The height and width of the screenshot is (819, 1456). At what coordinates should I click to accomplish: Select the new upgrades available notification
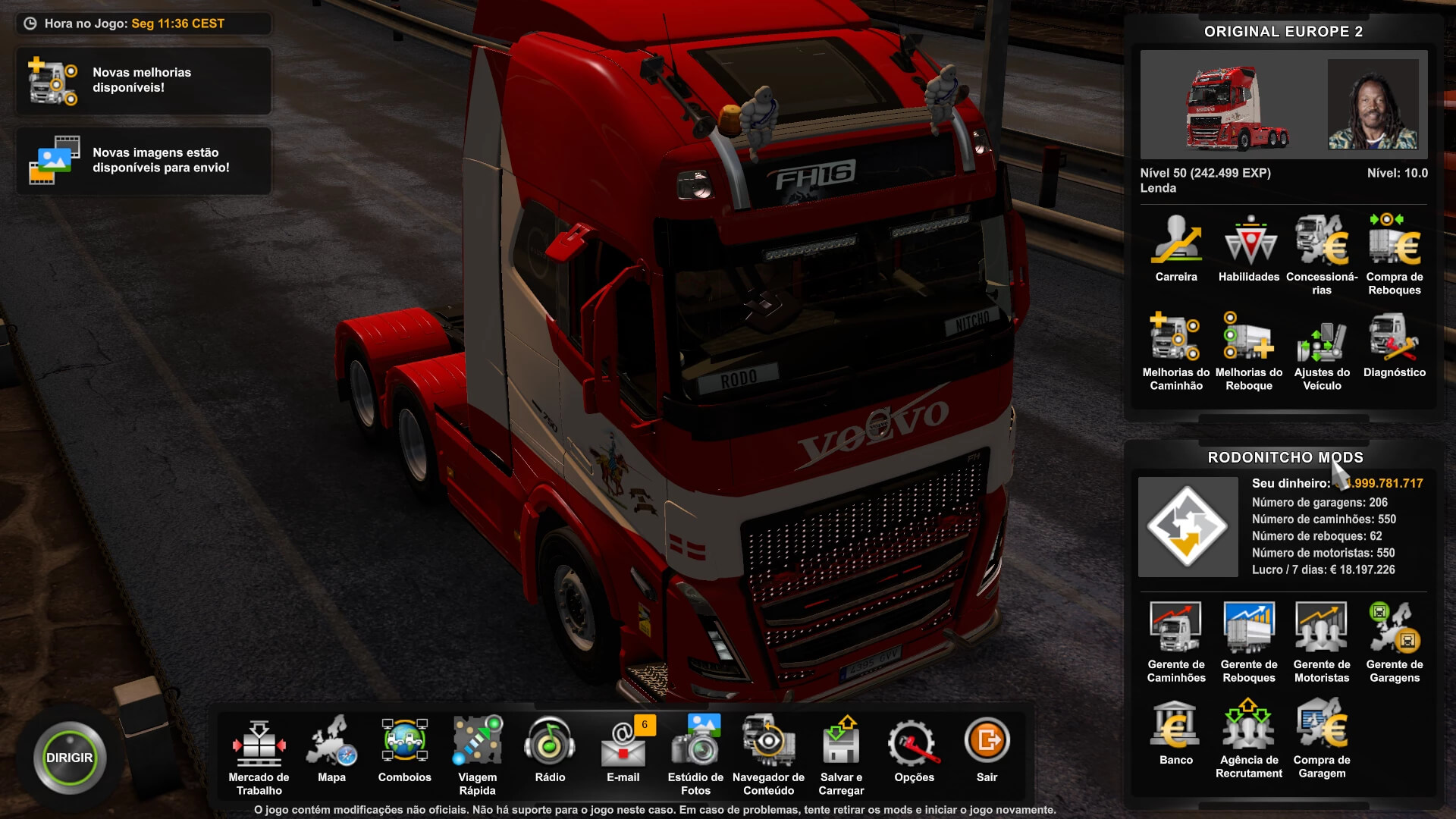click(x=143, y=80)
